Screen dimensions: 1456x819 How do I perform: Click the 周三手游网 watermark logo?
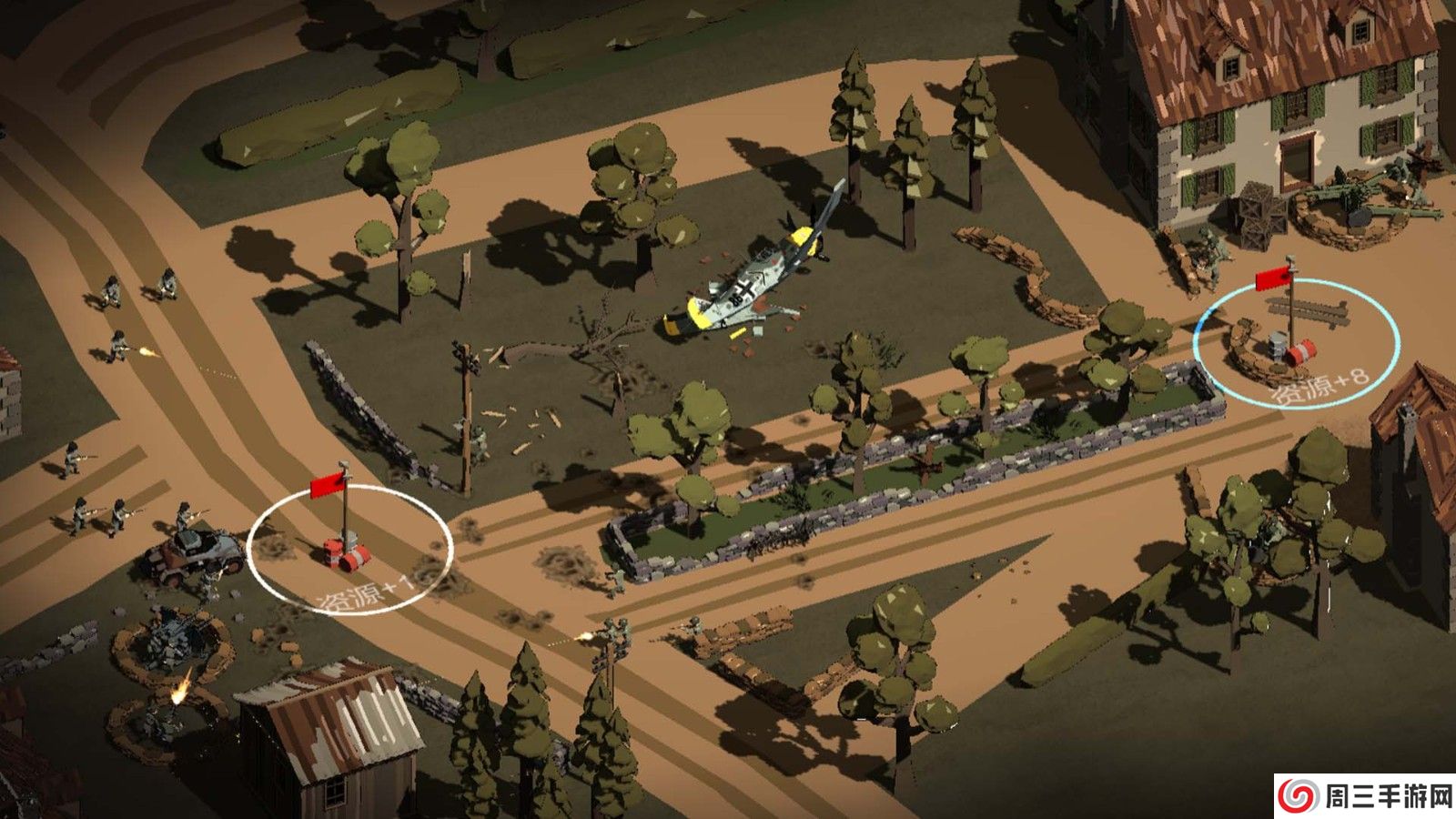[1364, 796]
